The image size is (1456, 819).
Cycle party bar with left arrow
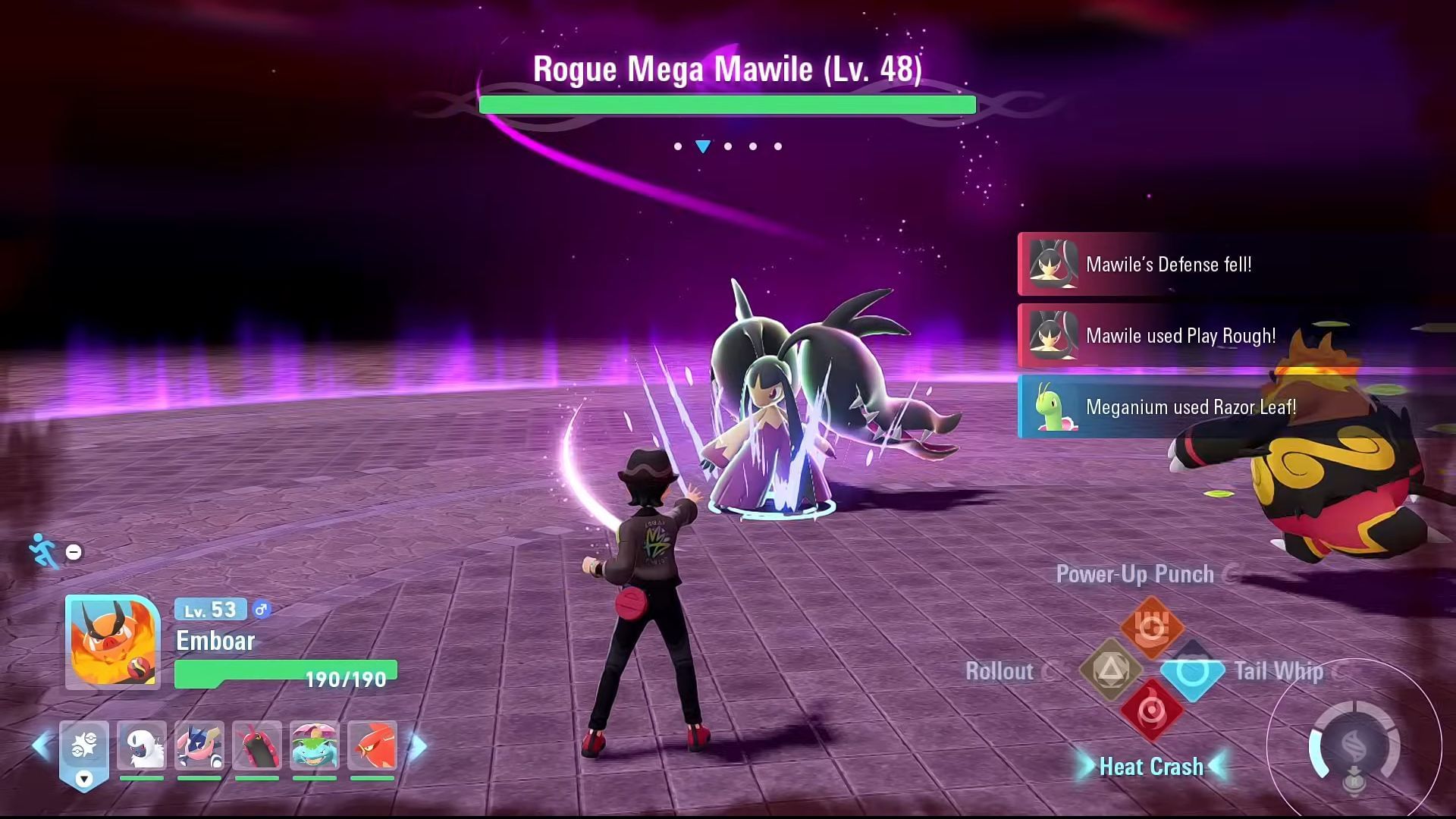click(41, 746)
